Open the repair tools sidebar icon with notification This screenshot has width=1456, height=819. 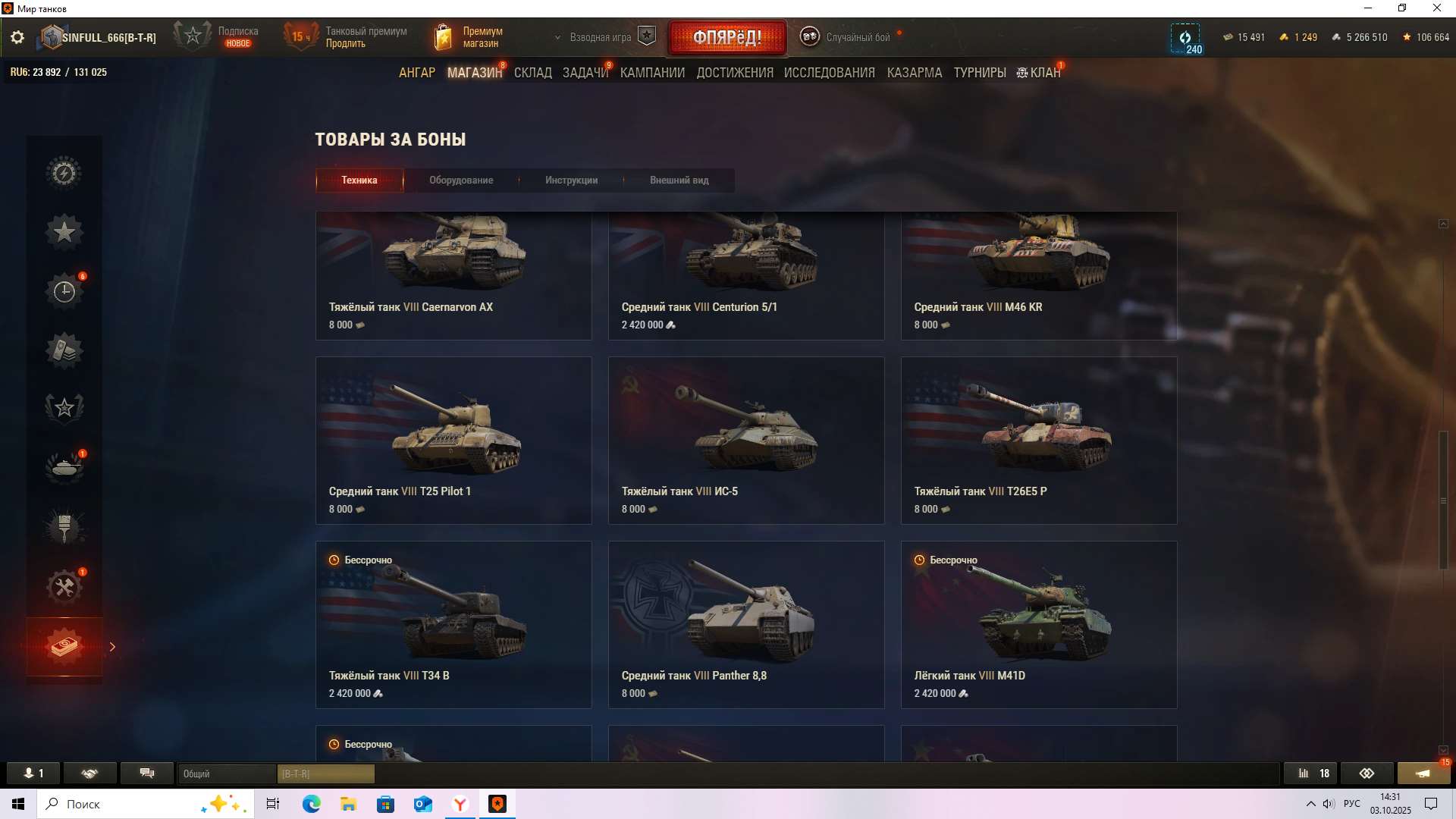pyautogui.click(x=64, y=585)
